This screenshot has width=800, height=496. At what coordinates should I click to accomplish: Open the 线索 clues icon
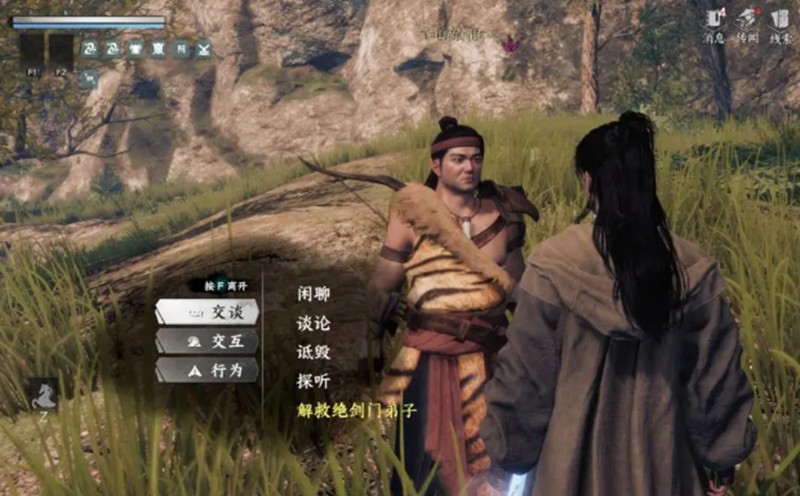click(x=780, y=20)
